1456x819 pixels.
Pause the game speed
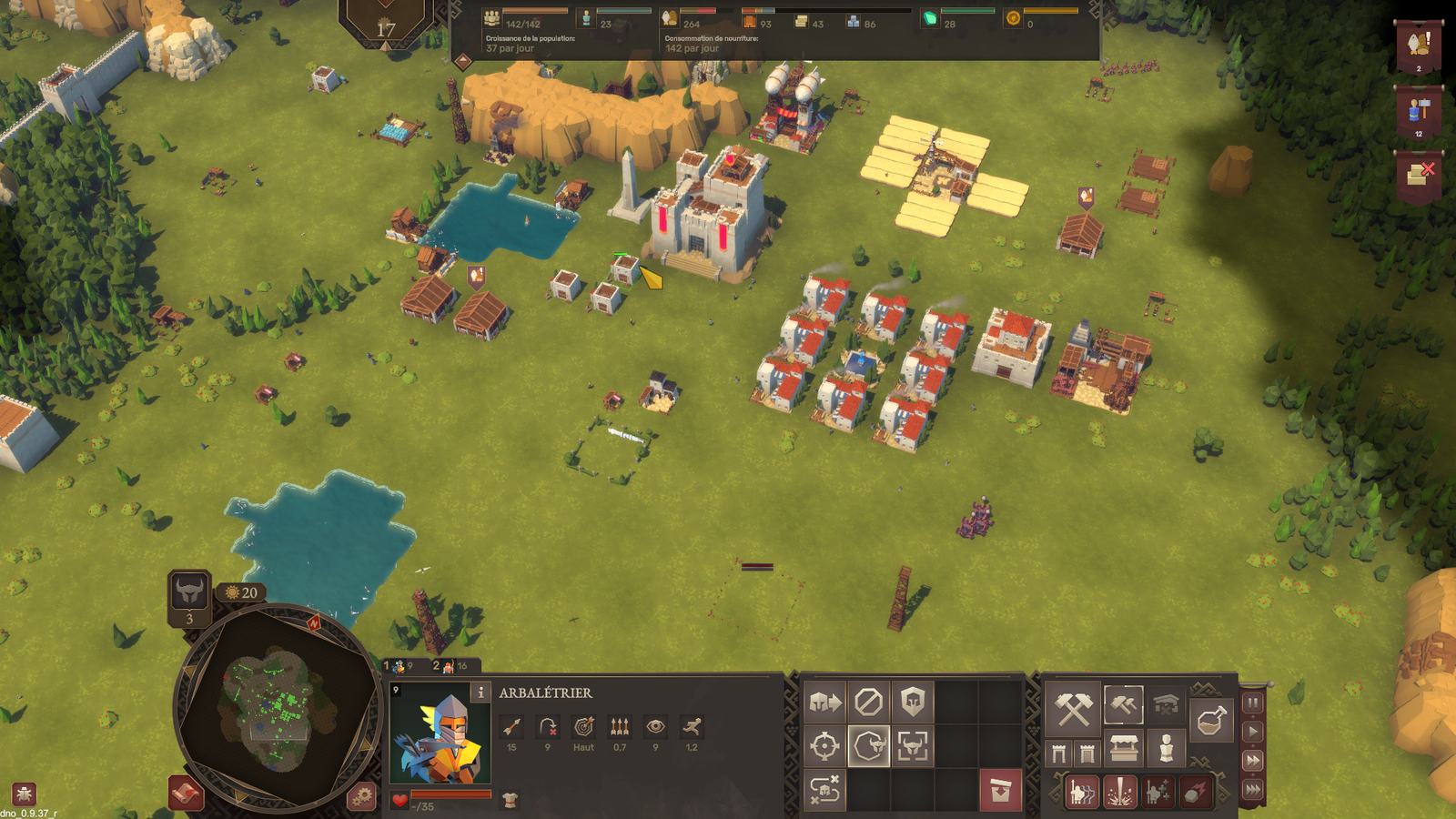tap(1253, 703)
